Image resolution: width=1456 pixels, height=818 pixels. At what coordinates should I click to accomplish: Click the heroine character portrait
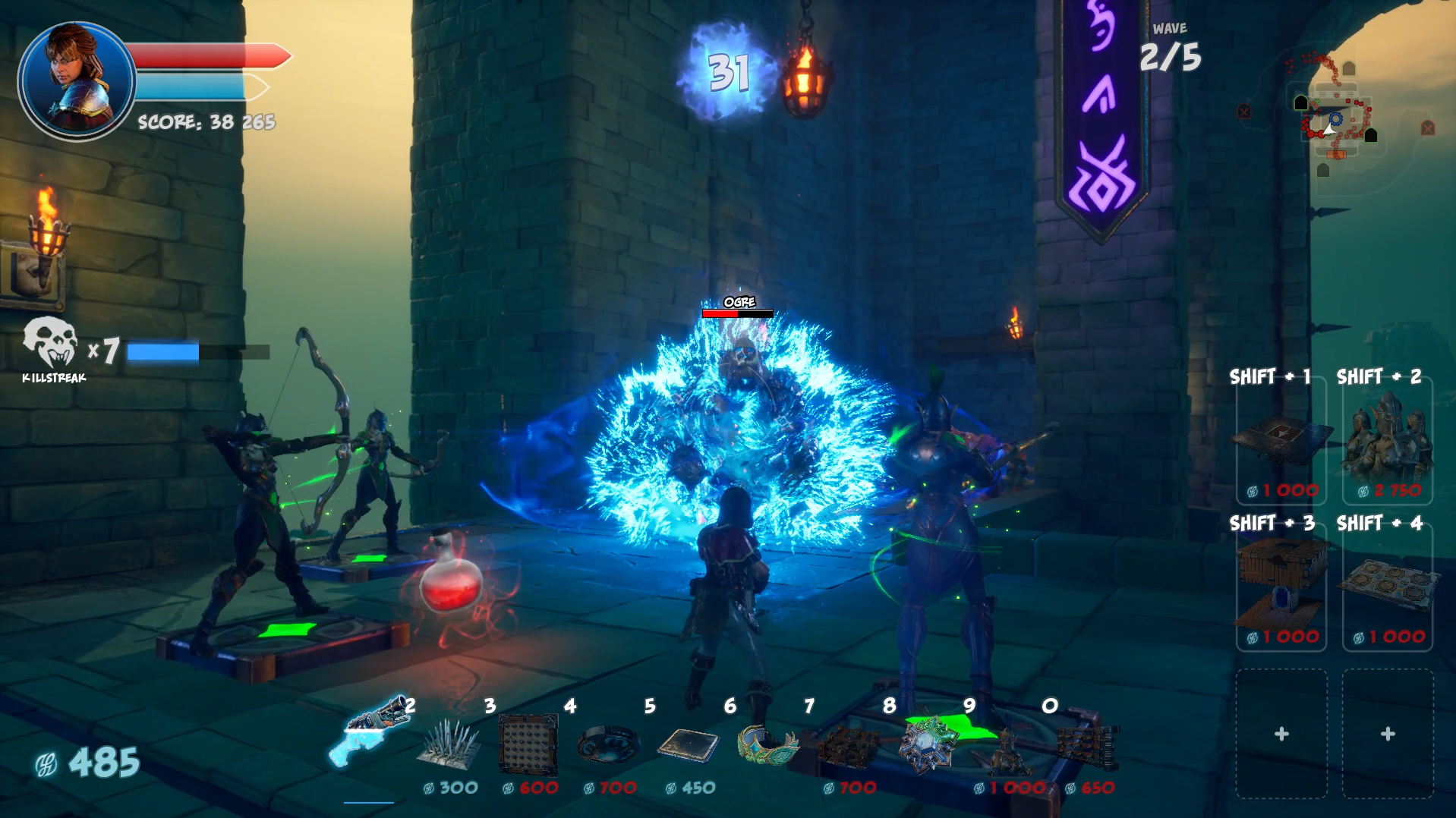(77, 80)
